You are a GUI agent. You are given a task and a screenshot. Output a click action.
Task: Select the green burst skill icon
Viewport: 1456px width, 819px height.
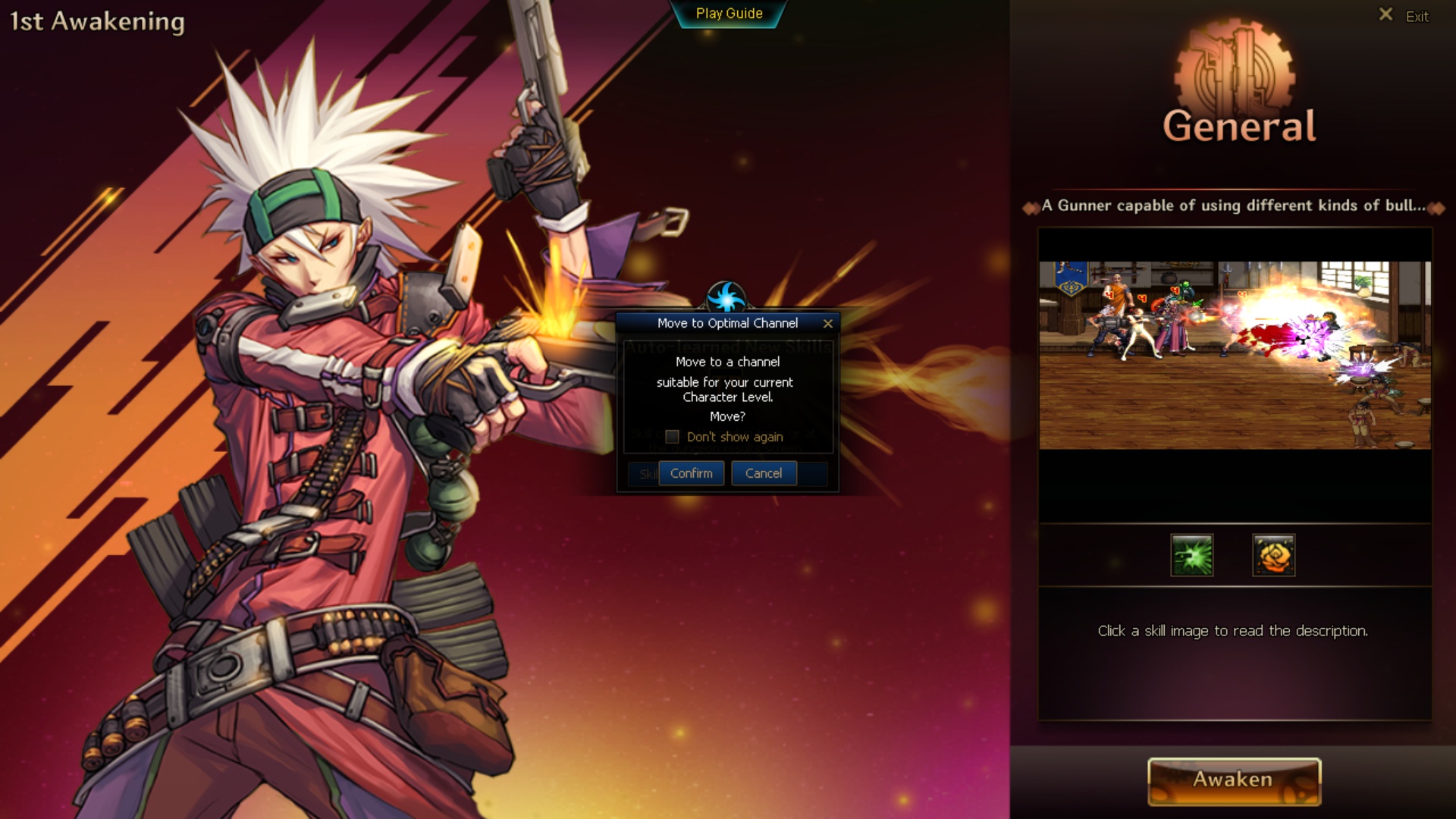1191,555
